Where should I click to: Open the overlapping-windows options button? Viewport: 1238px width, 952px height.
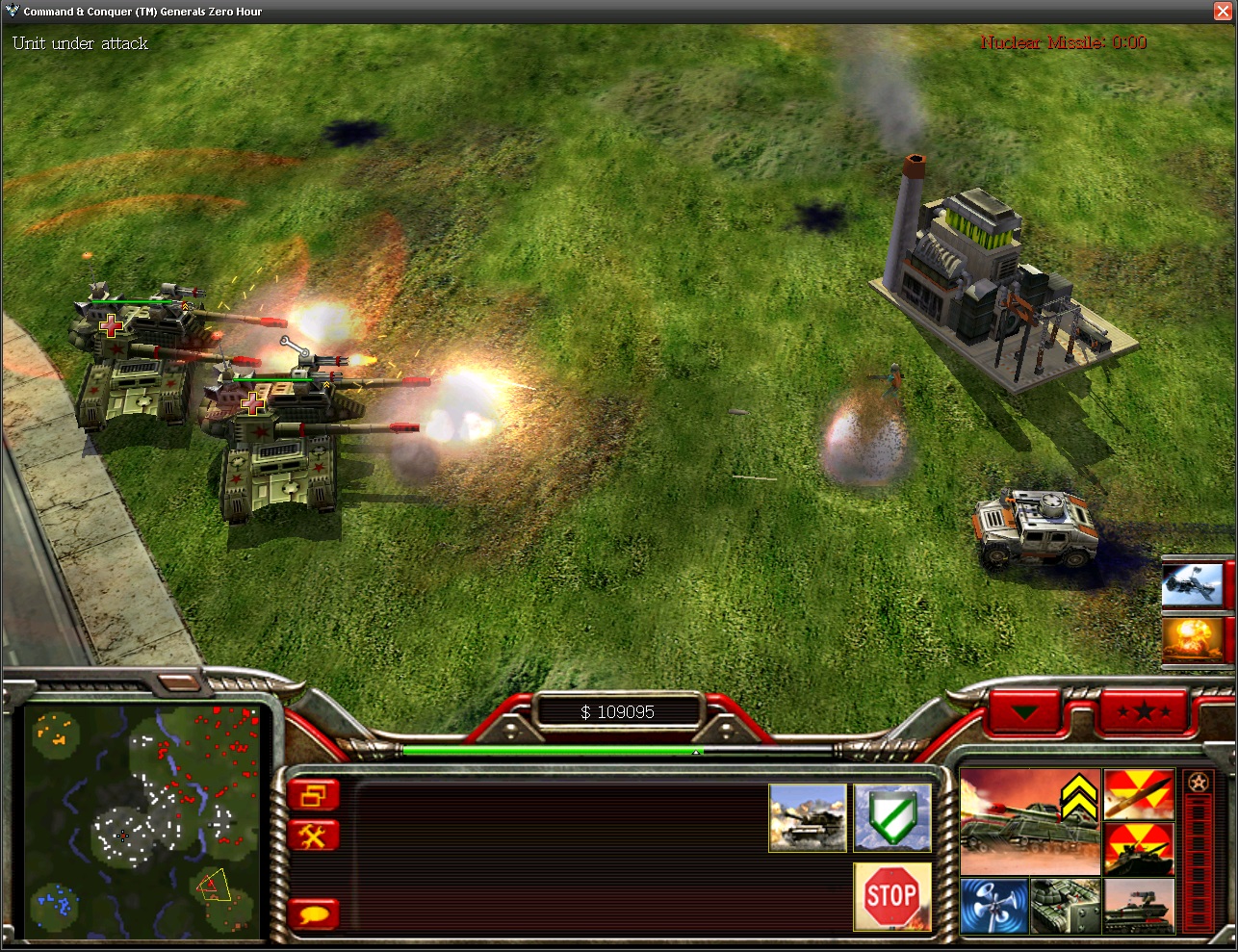click(314, 796)
